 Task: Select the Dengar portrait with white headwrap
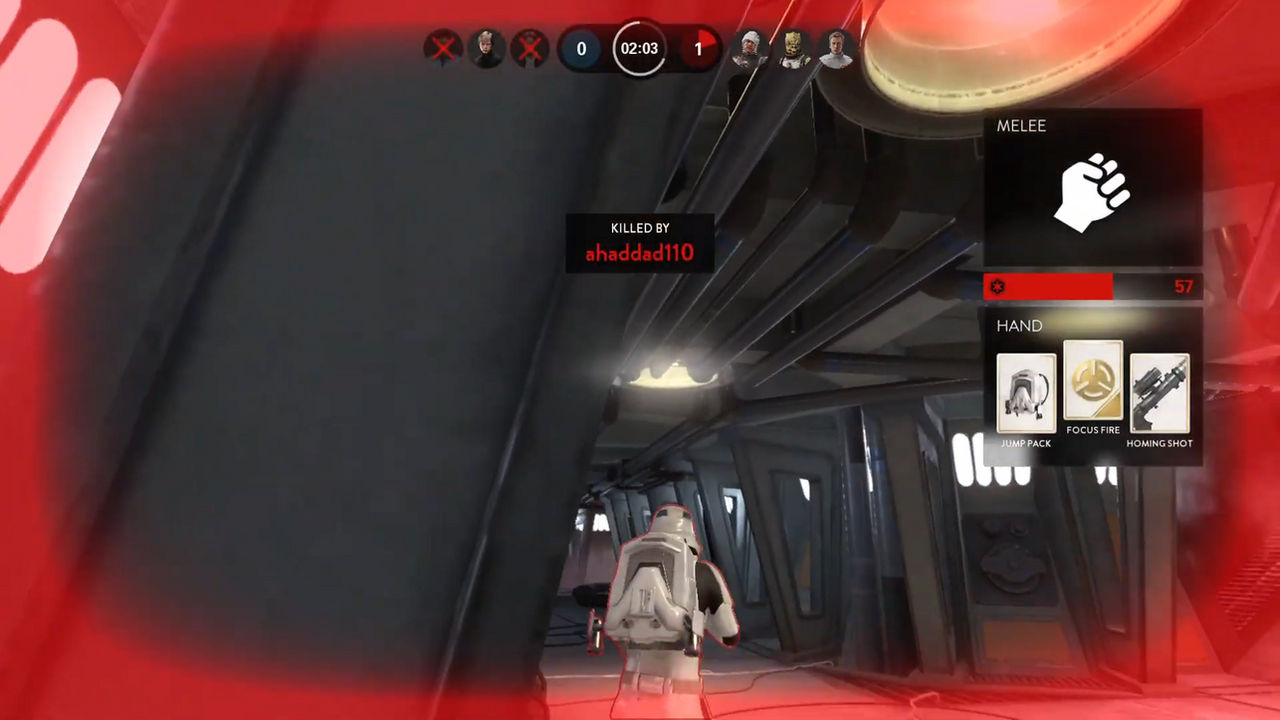coord(749,49)
